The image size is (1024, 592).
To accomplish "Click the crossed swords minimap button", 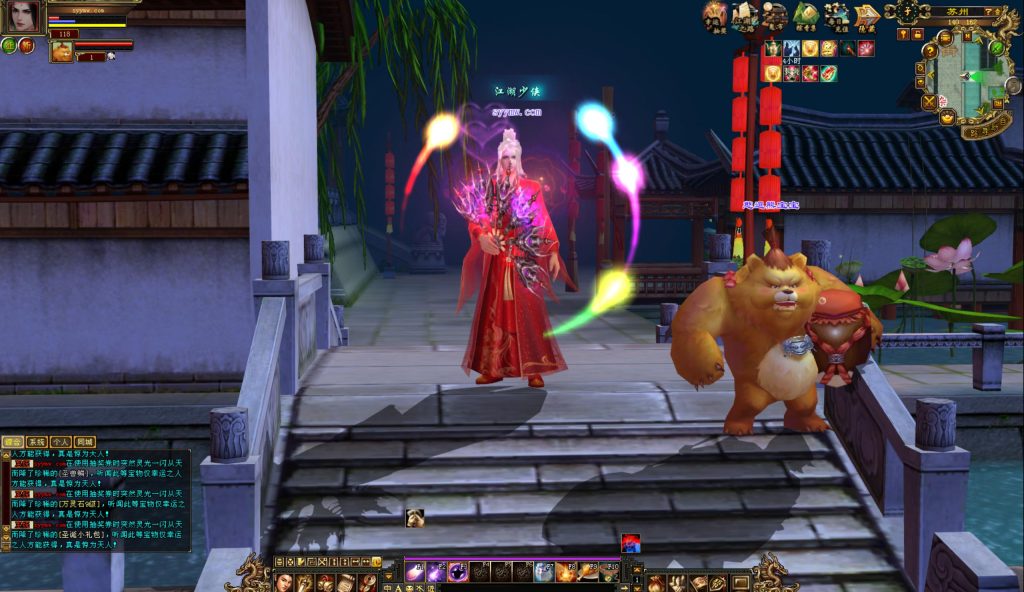I will [929, 101].
